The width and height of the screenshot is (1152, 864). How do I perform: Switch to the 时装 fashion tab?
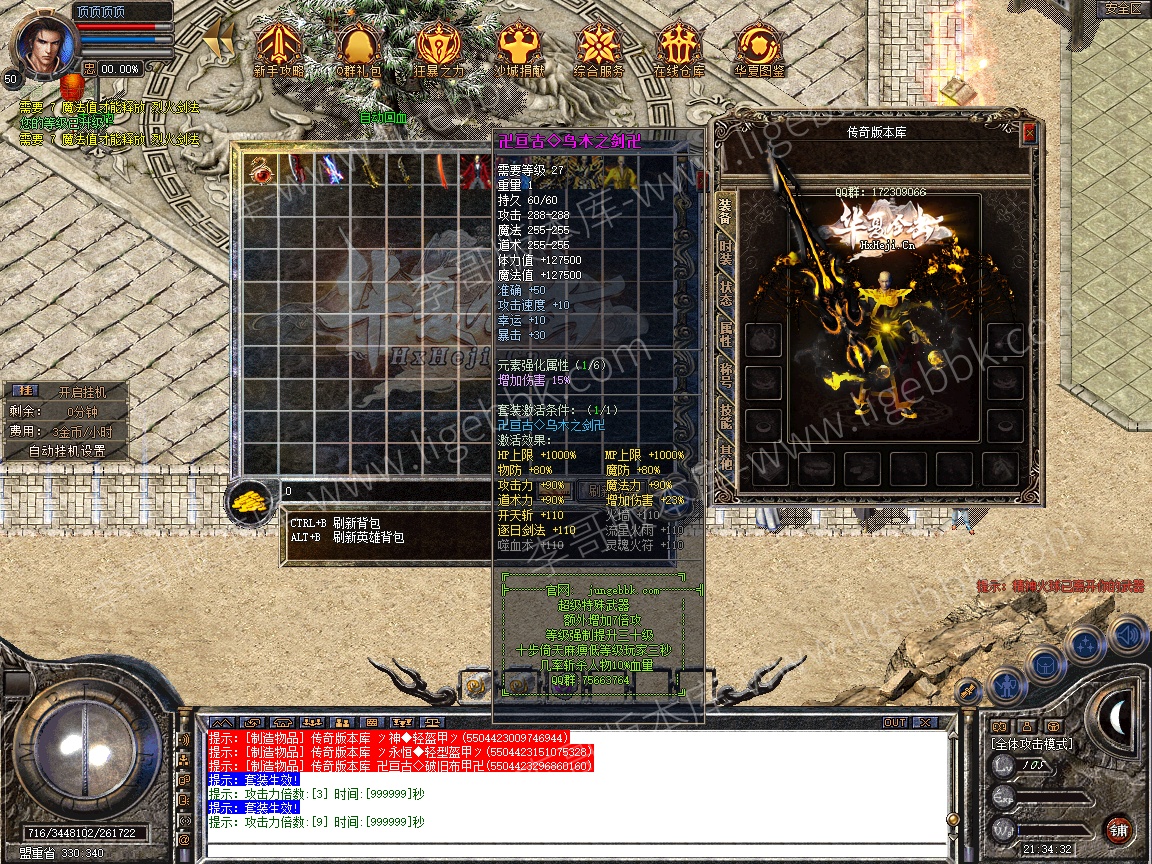point(725,254)
